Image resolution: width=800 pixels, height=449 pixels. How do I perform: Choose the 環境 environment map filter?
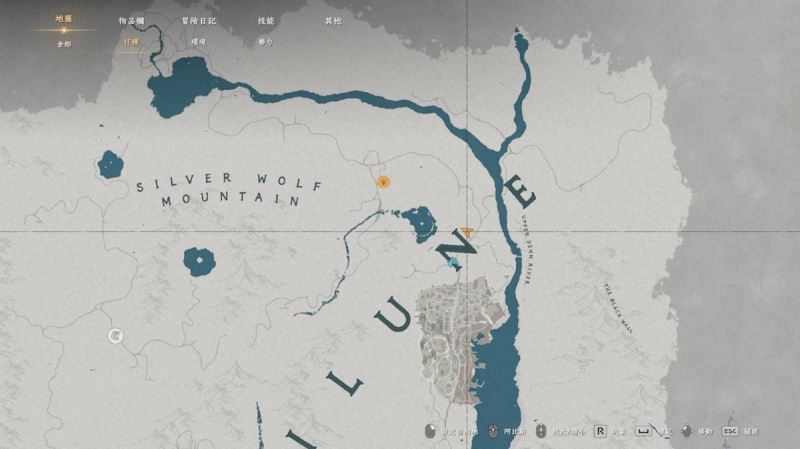tap(198, 43)
